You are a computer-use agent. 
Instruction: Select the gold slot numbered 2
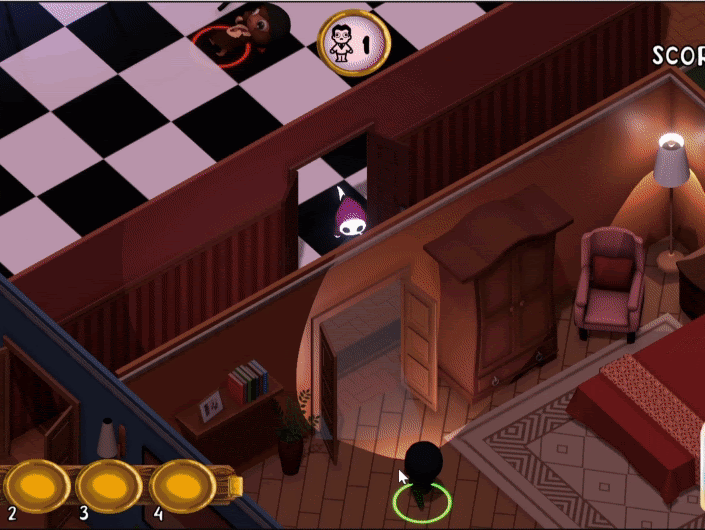(x=33, y=485)
